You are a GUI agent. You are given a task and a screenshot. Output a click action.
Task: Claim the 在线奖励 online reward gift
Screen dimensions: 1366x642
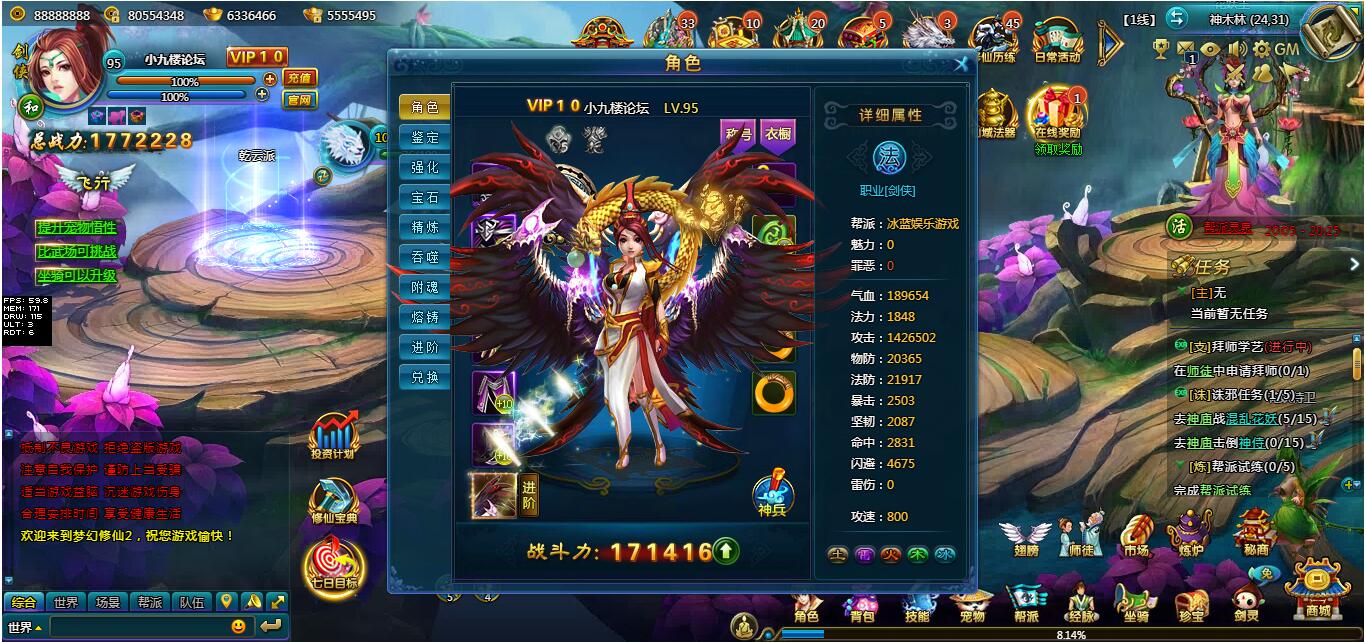tap(1057, 118)
